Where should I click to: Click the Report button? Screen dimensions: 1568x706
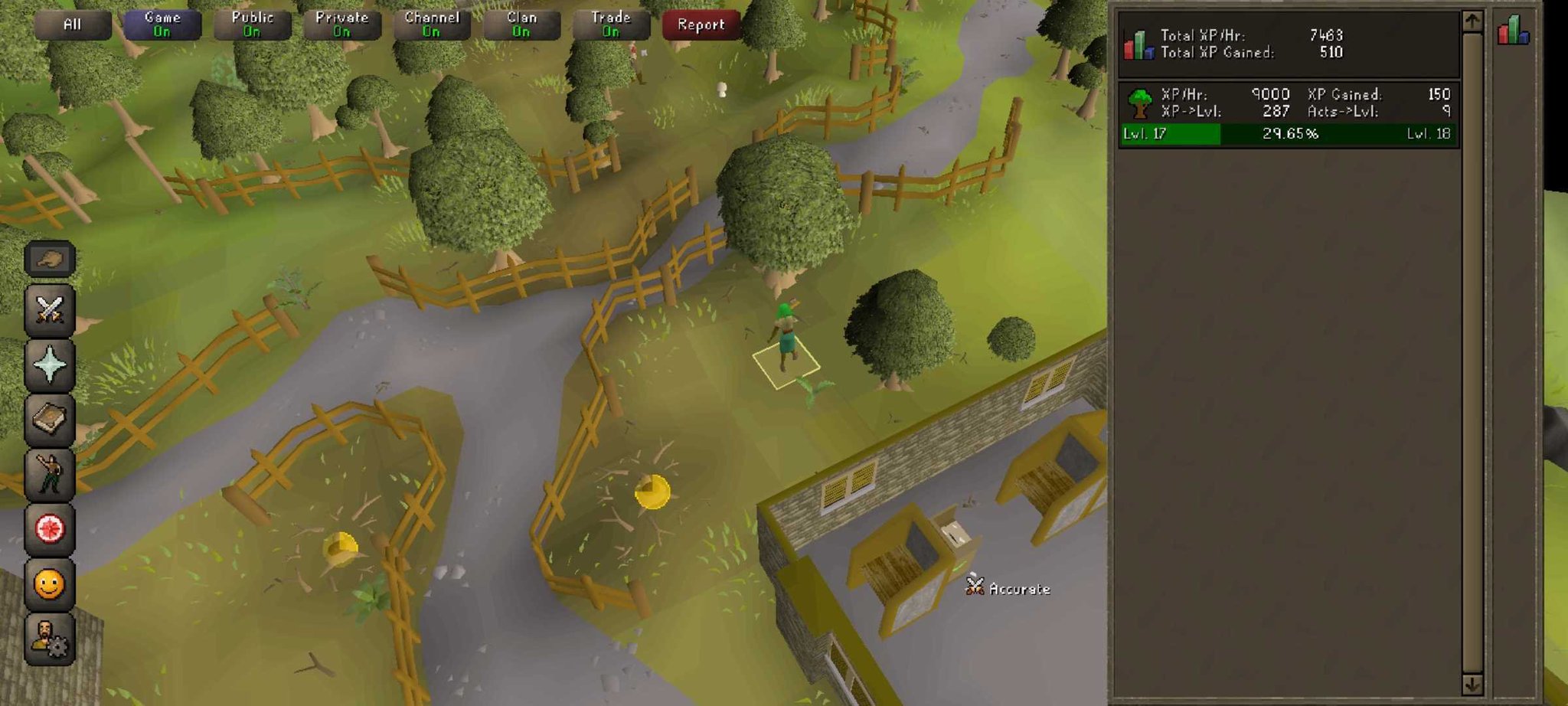click(x=701, y=23)
